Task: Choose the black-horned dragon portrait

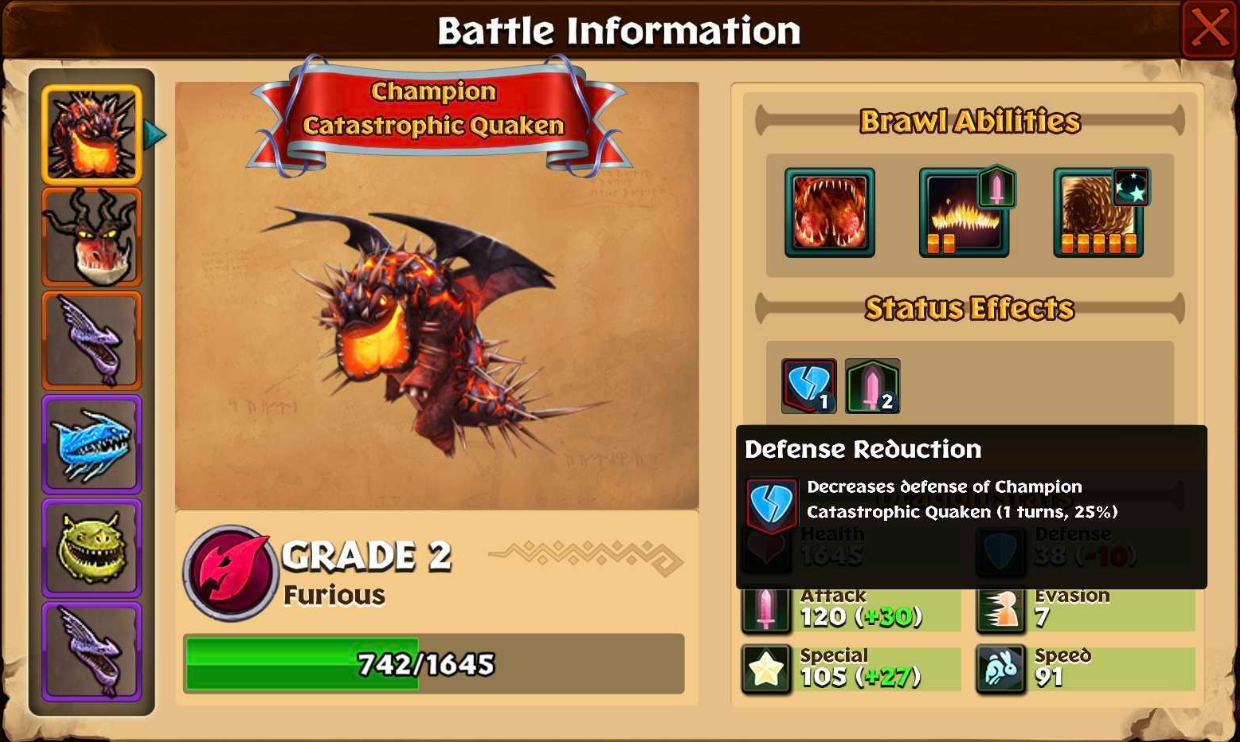Action: 91,238
